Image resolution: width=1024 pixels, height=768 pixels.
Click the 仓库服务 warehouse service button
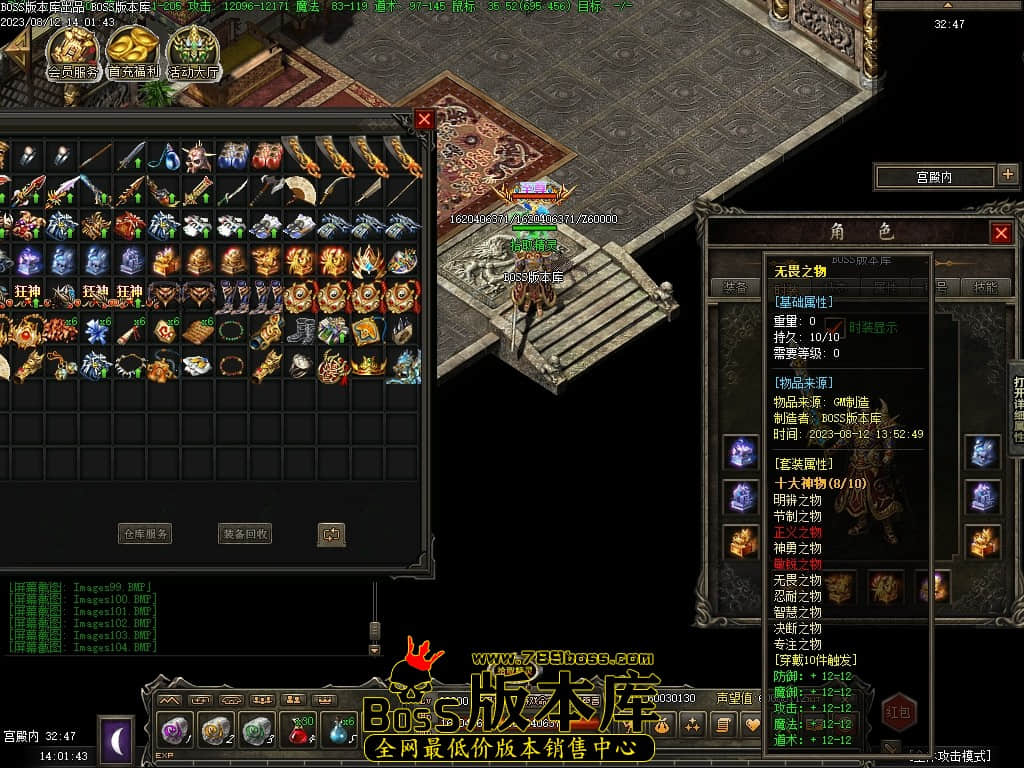coord(145,534)
